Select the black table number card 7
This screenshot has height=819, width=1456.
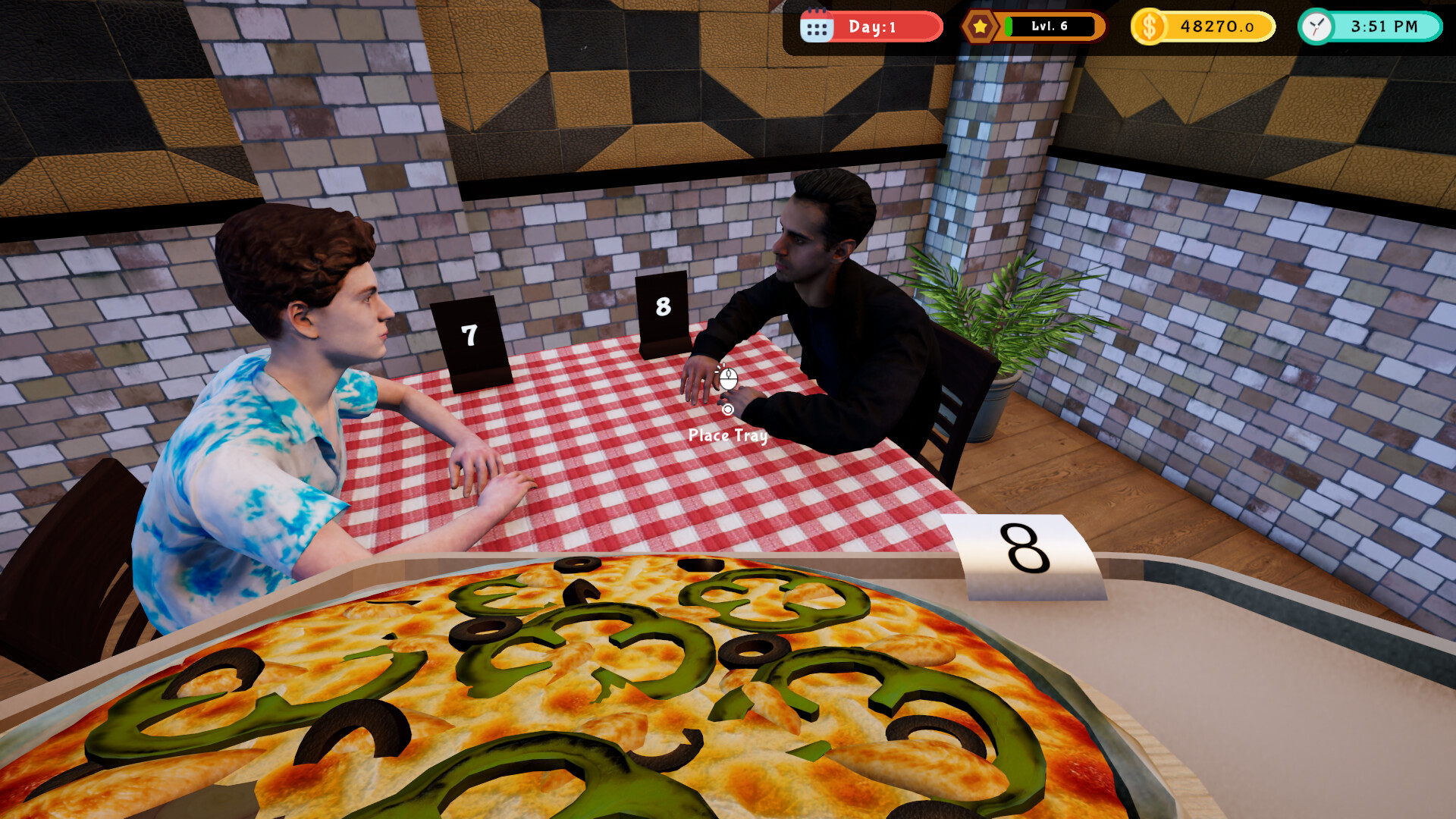[x=468, y=334]
